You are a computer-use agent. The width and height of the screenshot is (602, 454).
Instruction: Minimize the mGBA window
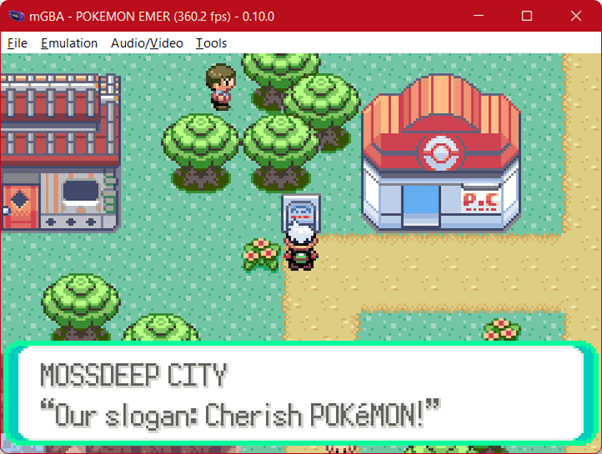point(482,17)
